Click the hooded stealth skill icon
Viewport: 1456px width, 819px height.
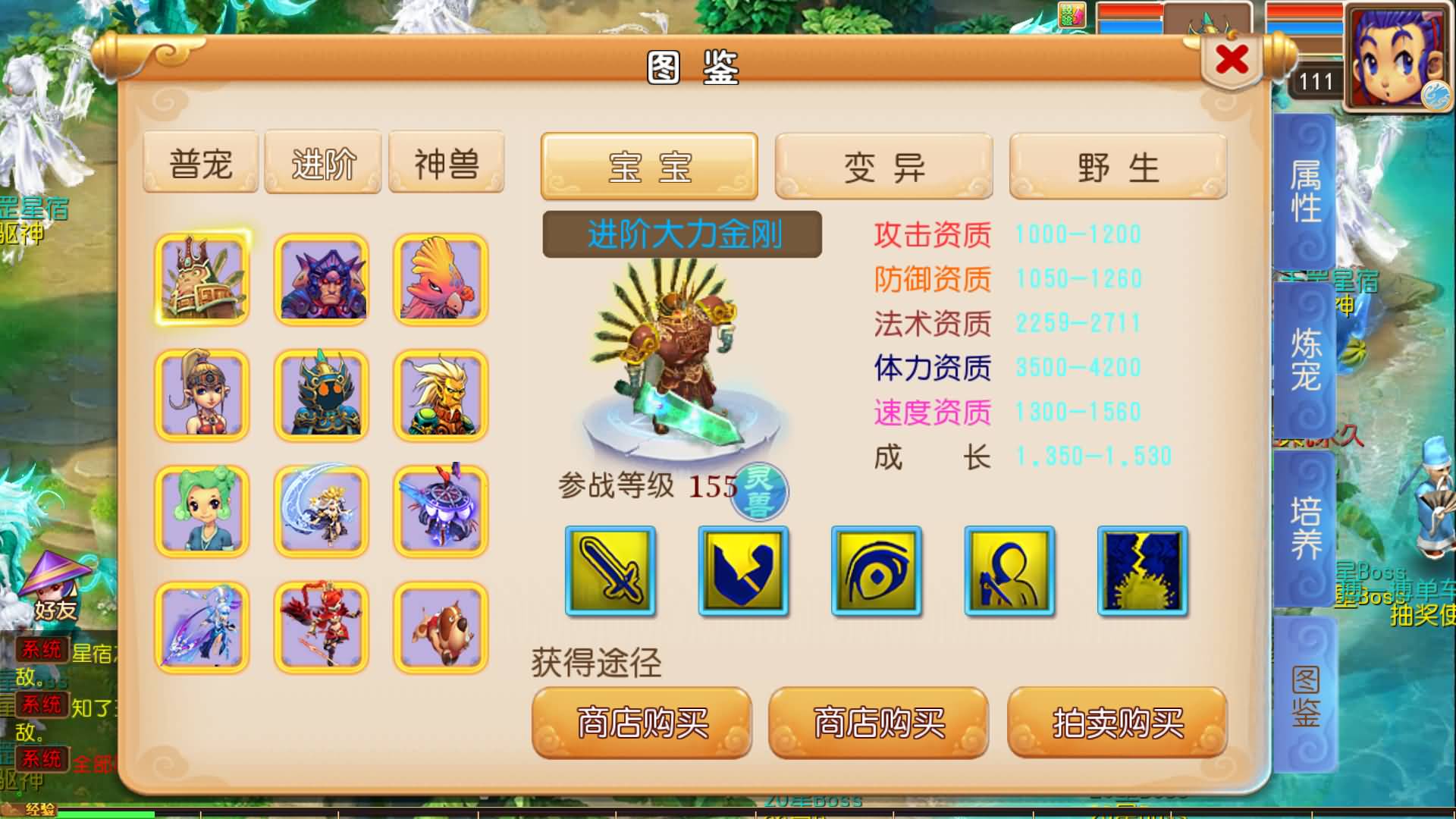coord(1009,573)
